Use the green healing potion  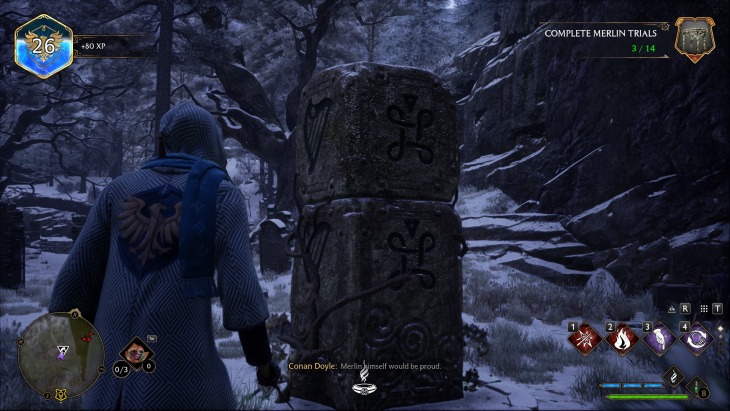point(697,386)
